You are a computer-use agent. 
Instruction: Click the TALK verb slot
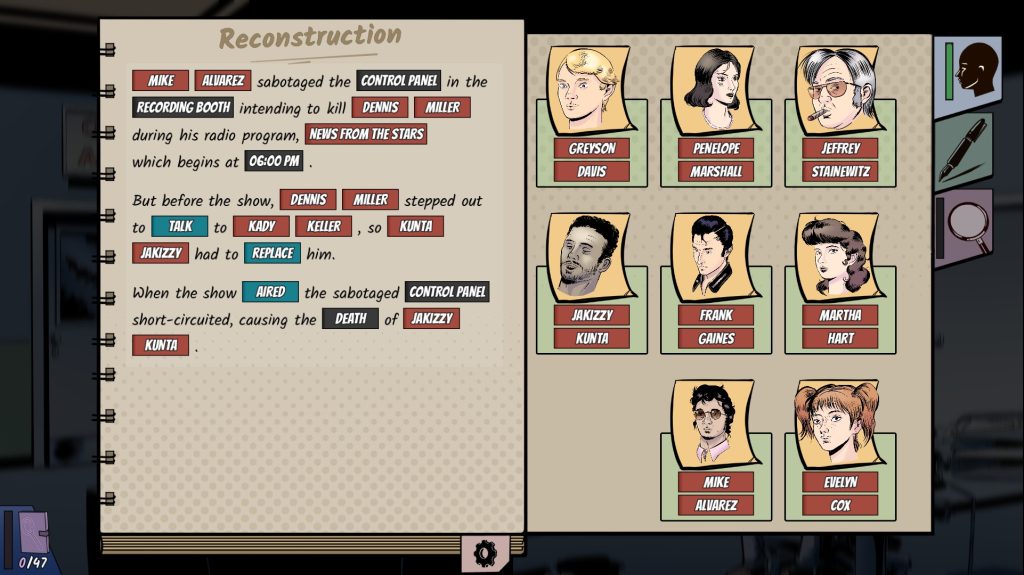point(180,227)
